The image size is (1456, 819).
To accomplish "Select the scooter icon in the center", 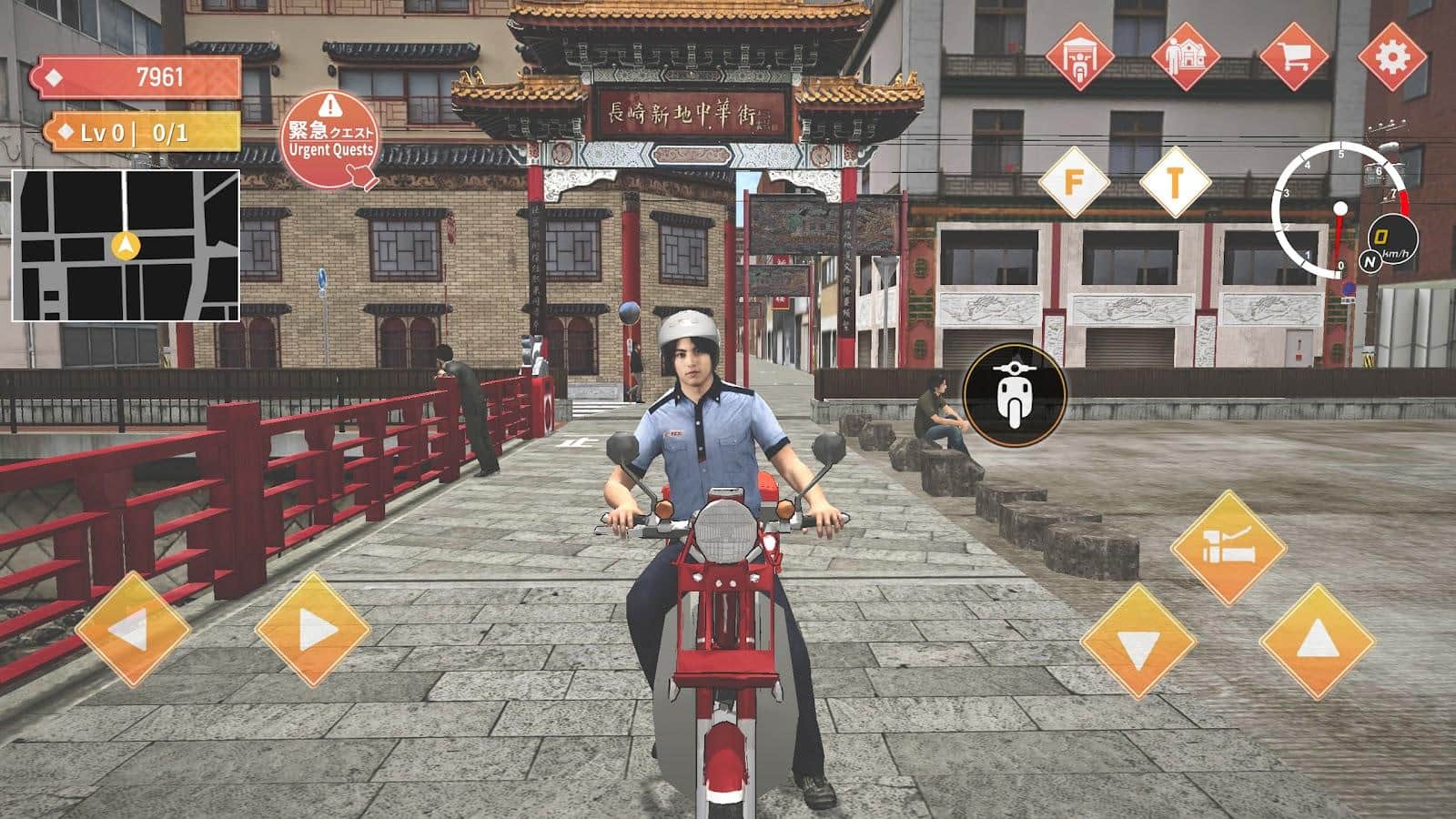I will coord(1013,393).
